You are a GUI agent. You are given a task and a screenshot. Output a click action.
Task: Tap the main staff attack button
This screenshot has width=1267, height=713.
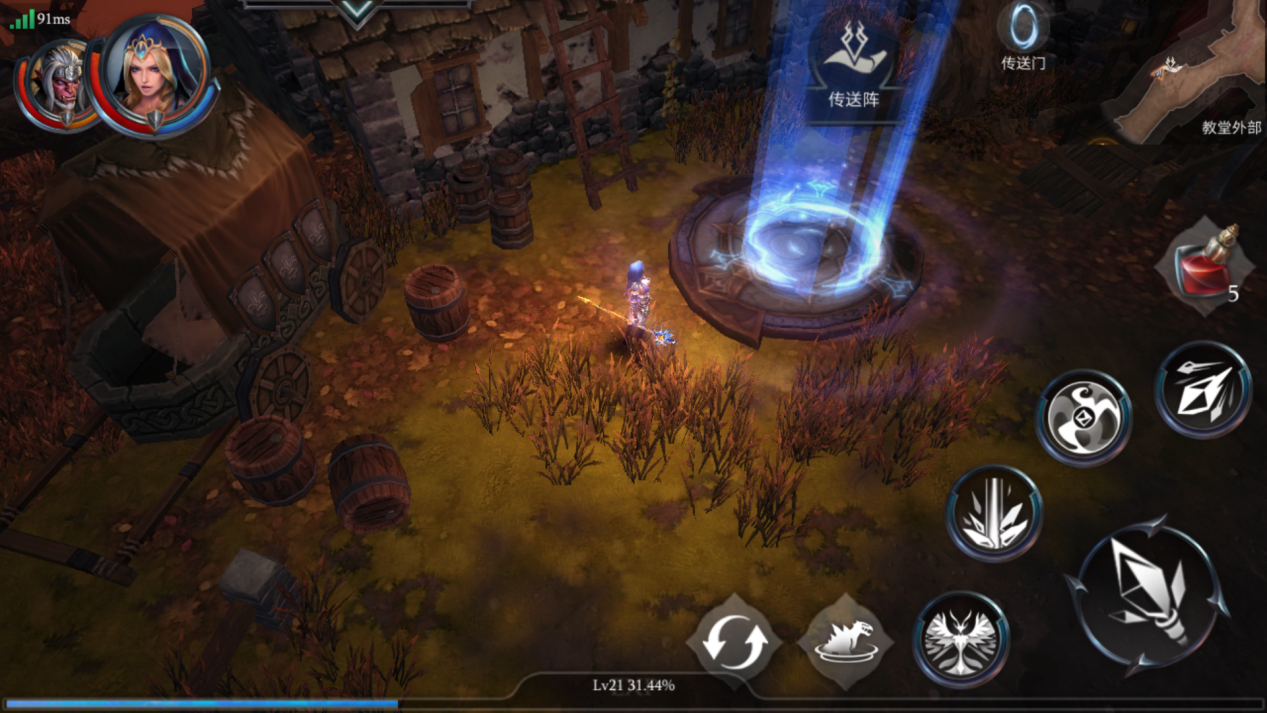(x=1146, y=595)
